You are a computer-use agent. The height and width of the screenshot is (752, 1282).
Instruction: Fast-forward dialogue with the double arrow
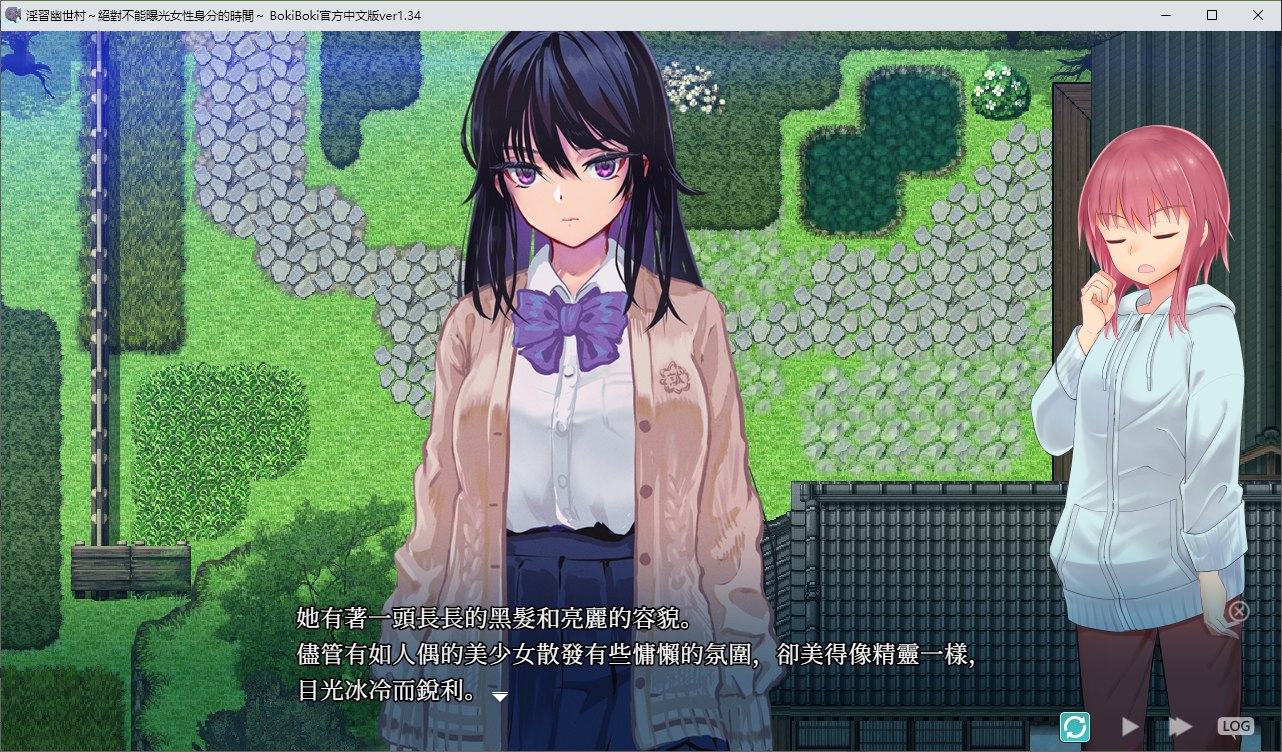[1181, 726]
